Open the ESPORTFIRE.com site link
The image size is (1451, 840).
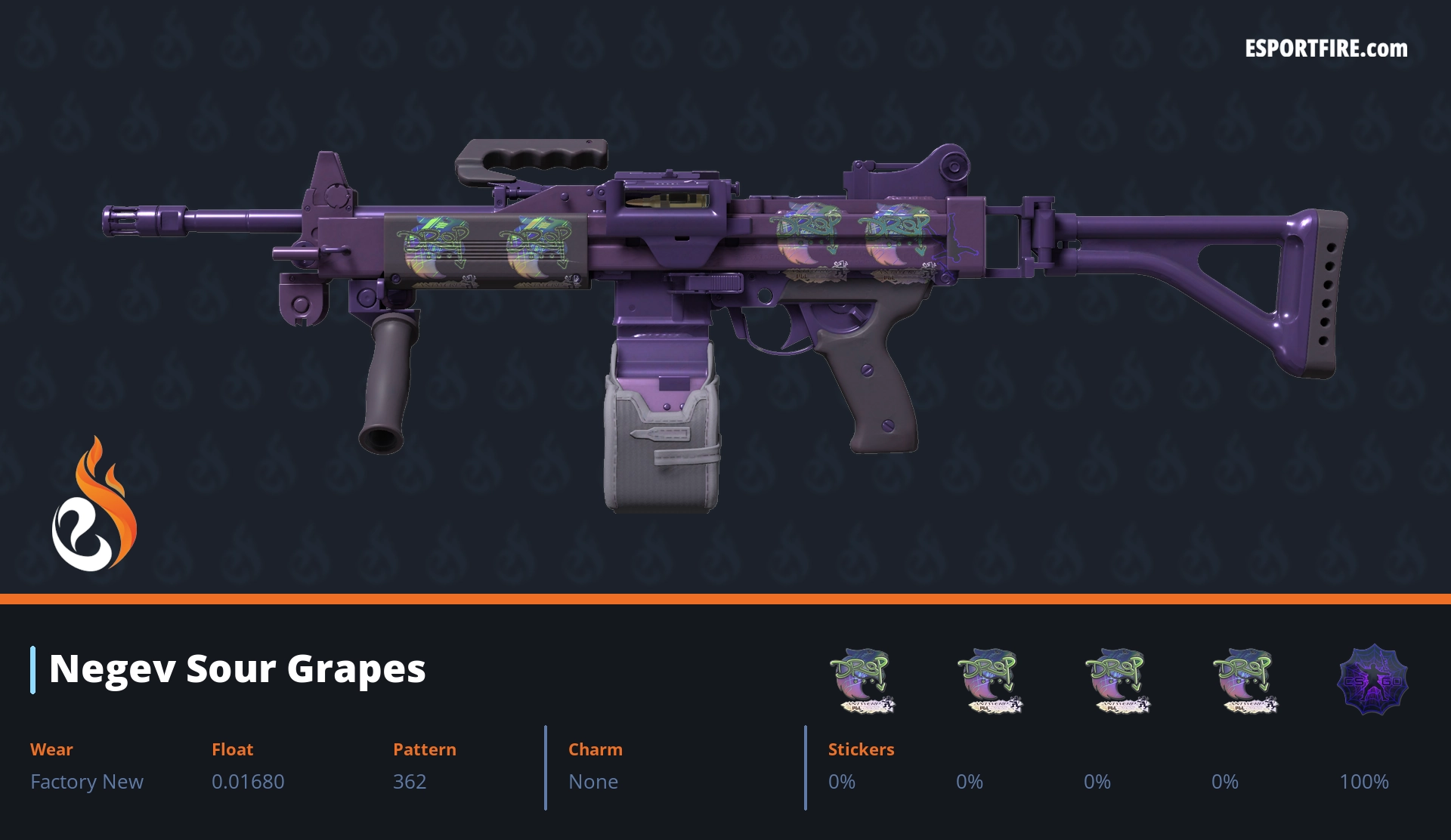tap(1326, 49)
